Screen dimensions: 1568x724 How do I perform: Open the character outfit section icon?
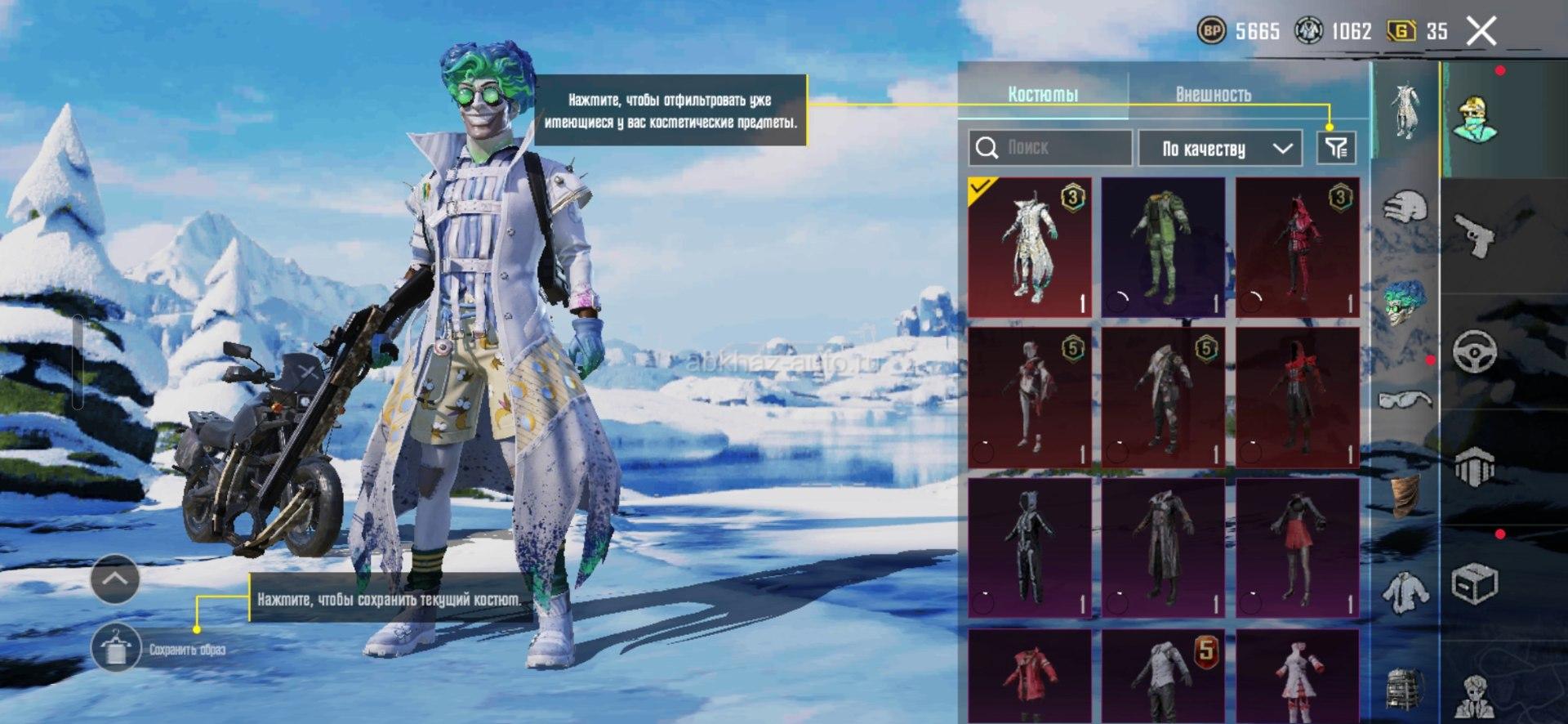pyautogui.click(x=1475, y=119)
